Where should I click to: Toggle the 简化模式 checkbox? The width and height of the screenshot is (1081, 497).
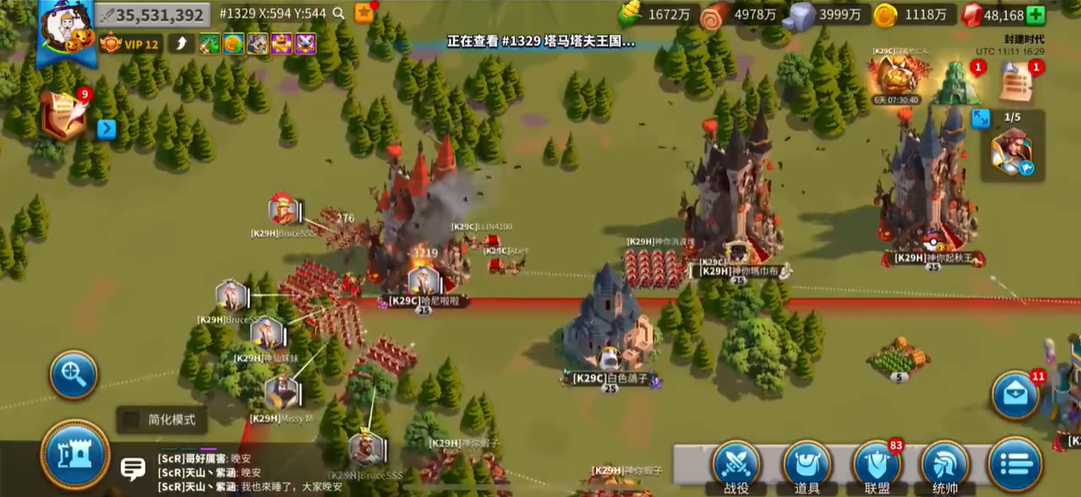pyautogui.click(x=129, y=420)
